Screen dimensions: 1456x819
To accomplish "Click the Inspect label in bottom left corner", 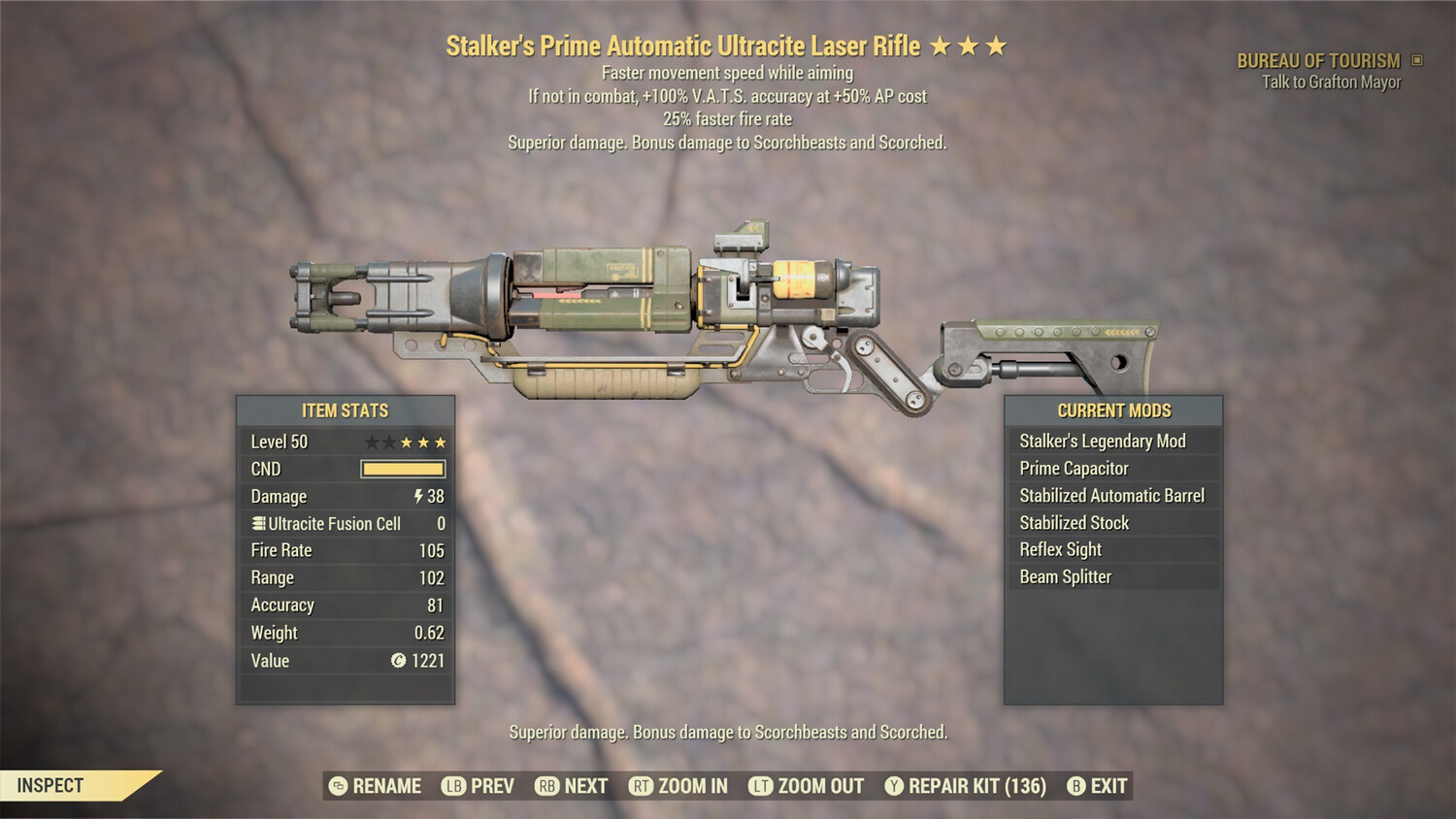I will 50,785.
